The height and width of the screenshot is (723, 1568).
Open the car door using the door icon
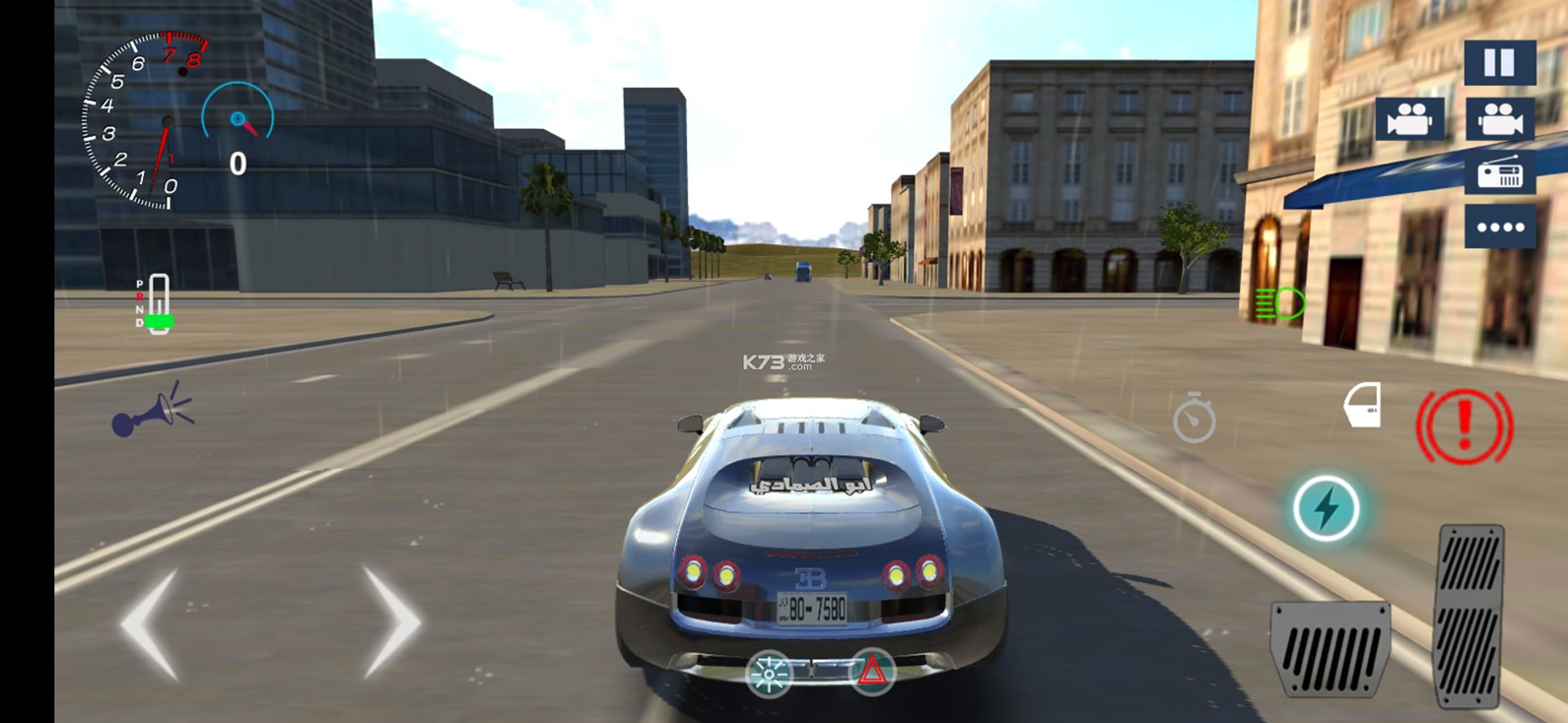(x=1363, y=405)
